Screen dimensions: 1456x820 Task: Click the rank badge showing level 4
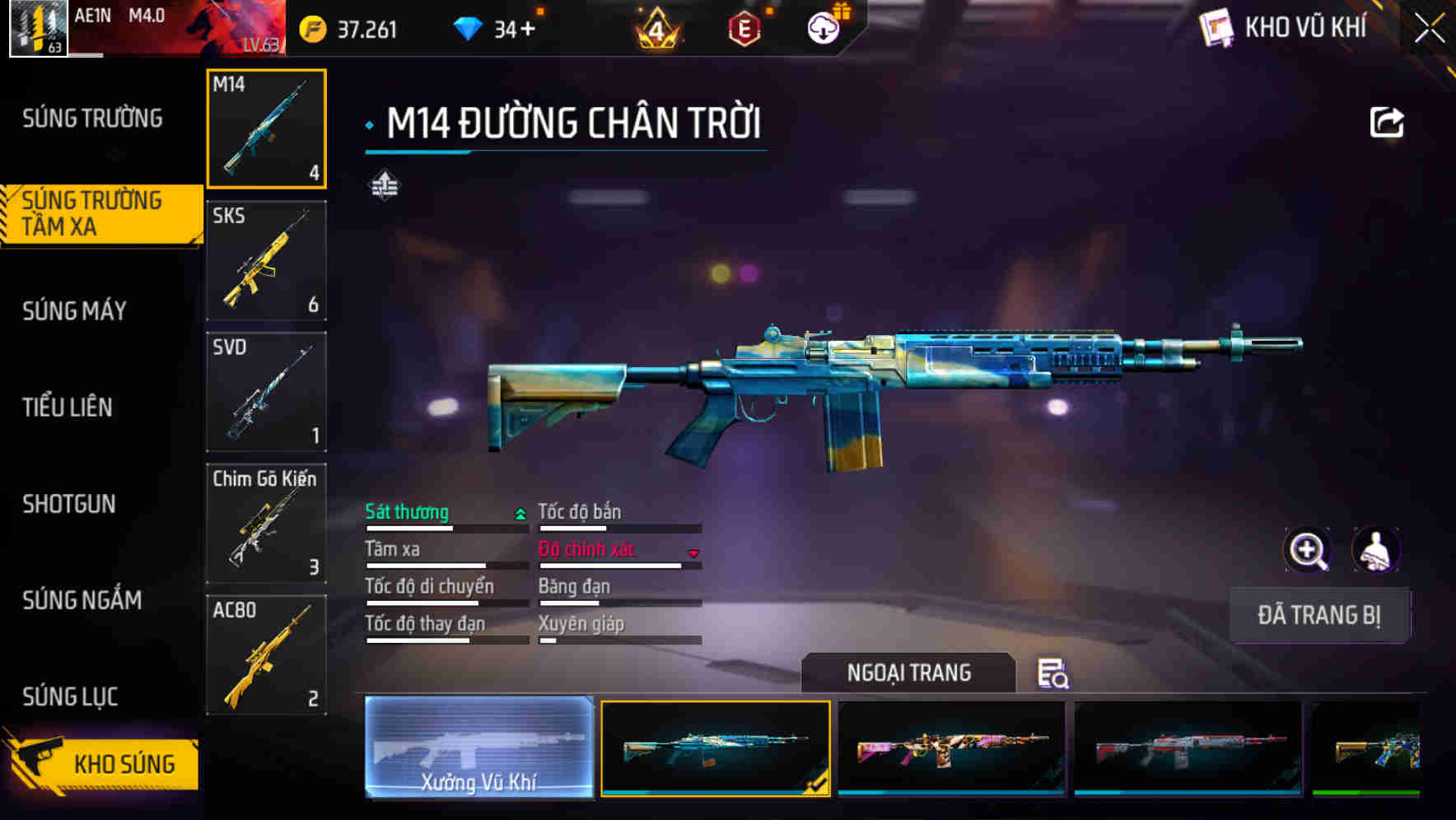pyautogui.click(x=656, y=27)
